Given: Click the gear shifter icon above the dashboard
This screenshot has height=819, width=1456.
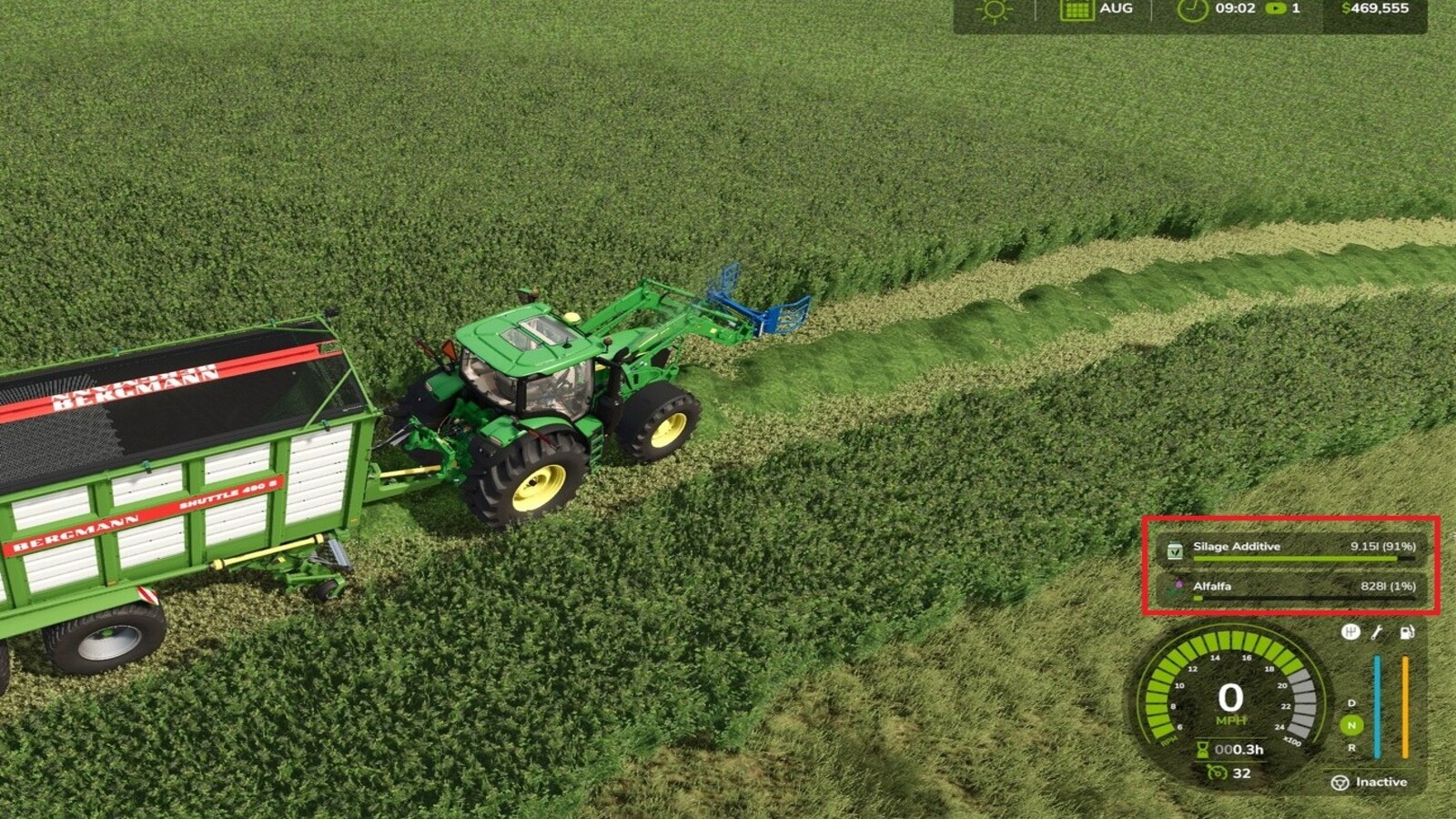Looking at the screenshot, I should (1351, 632).
